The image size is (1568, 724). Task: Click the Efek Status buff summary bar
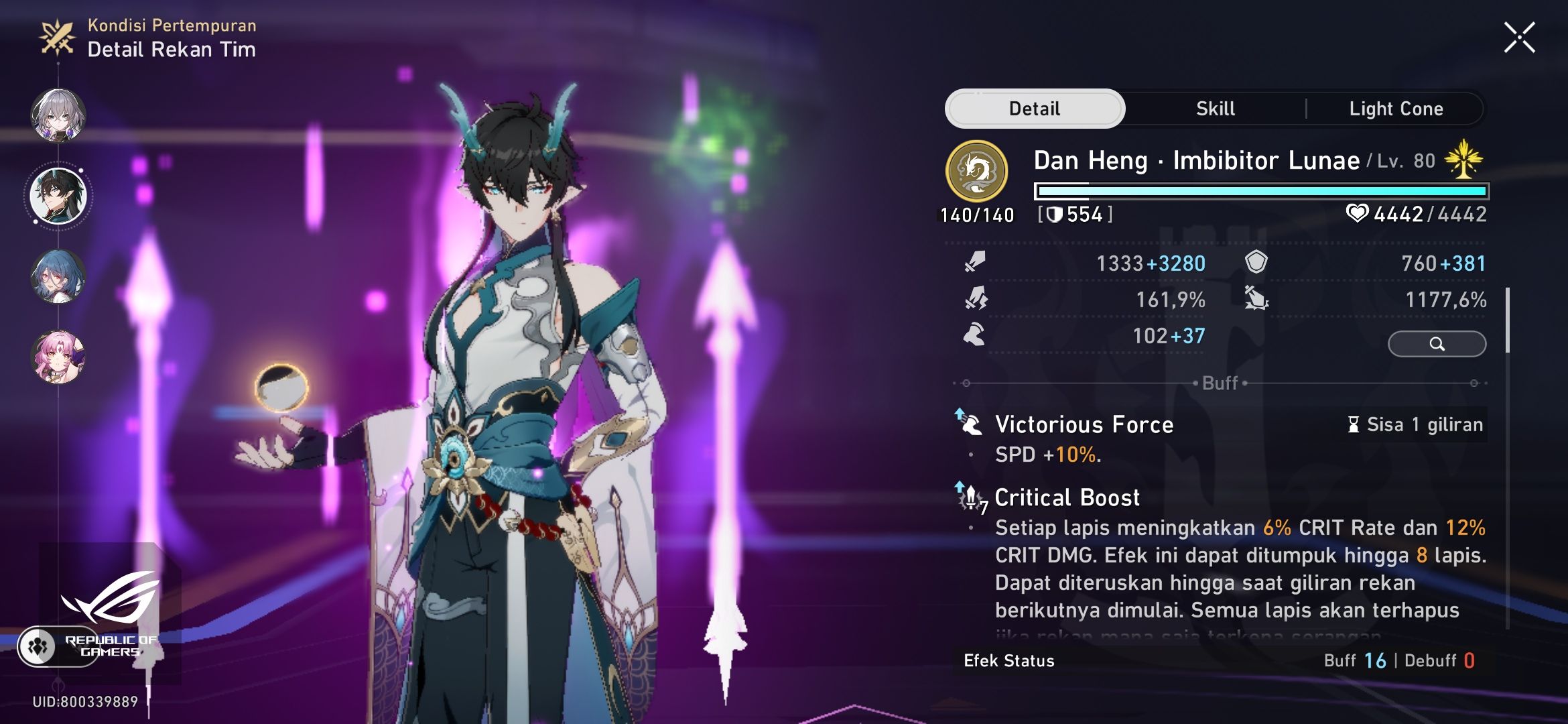(1220, 661)
